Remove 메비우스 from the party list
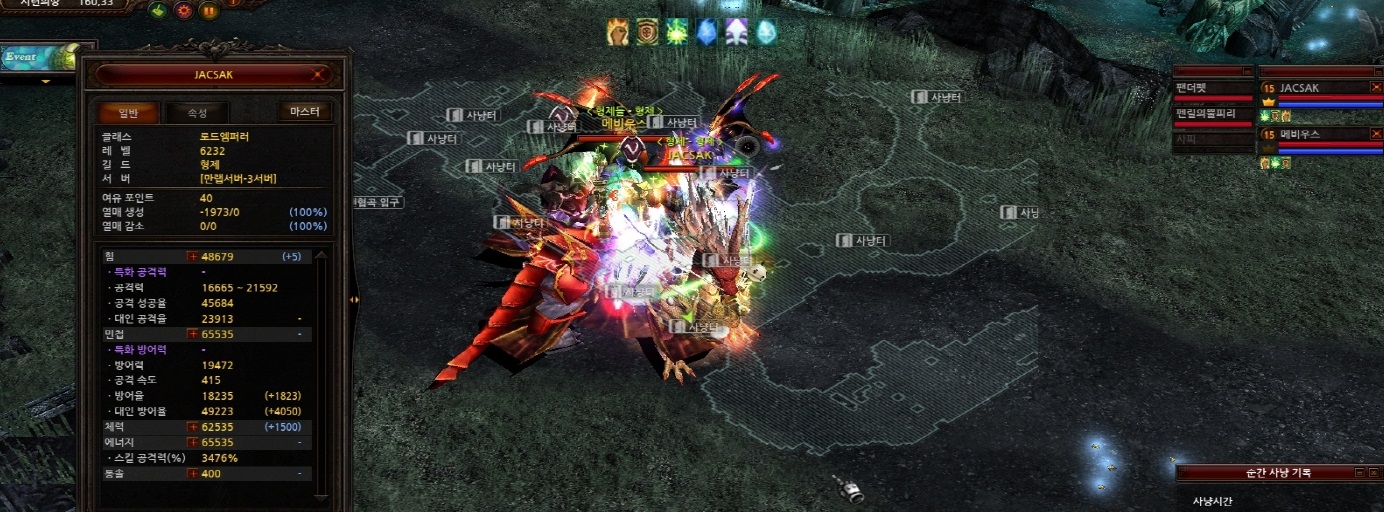 [x=1376, y=134]
